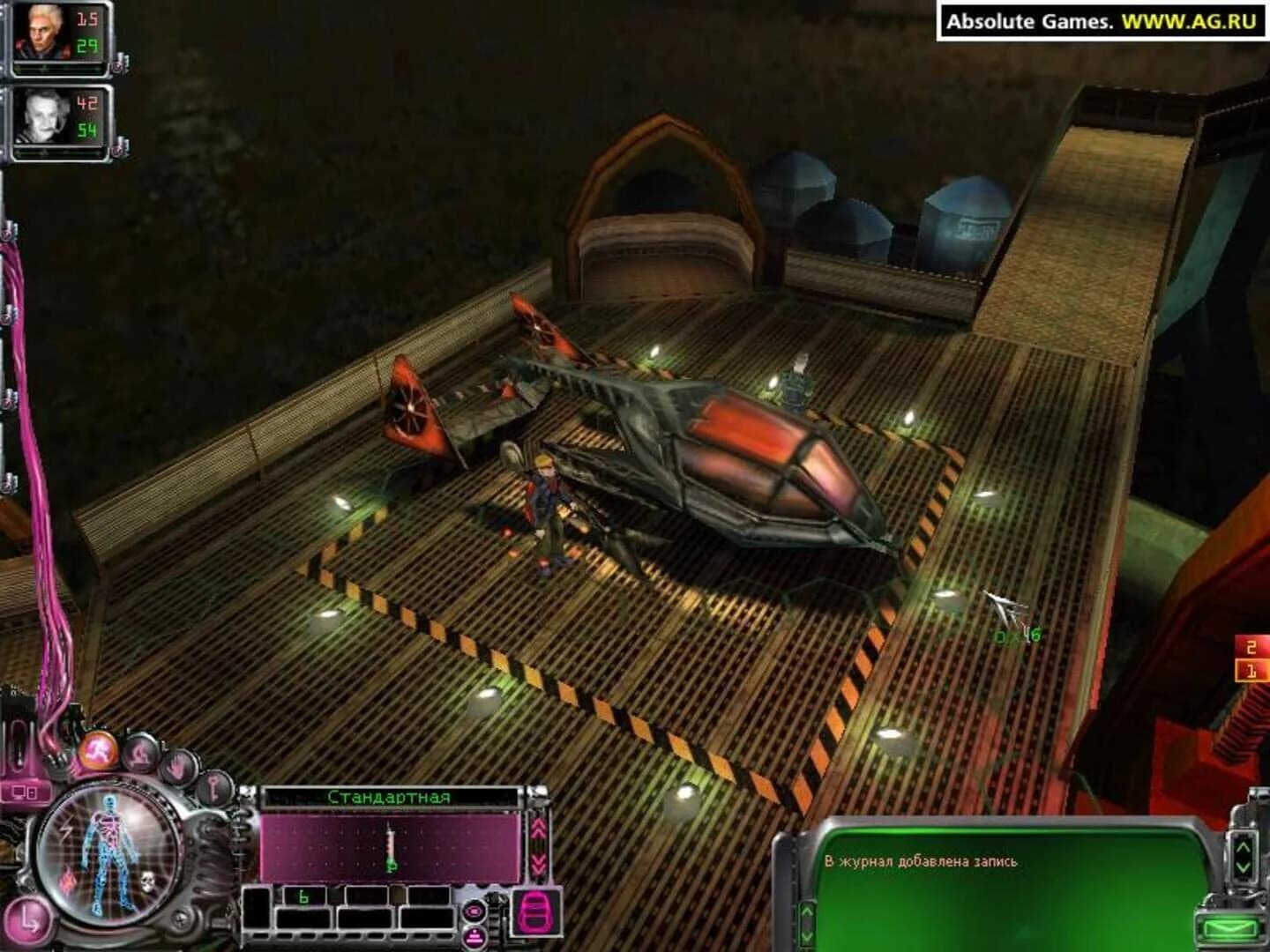1270x952 pixels.
Task: Toggle the small figure icon below the eye indicator
Action: click(474, 937)
